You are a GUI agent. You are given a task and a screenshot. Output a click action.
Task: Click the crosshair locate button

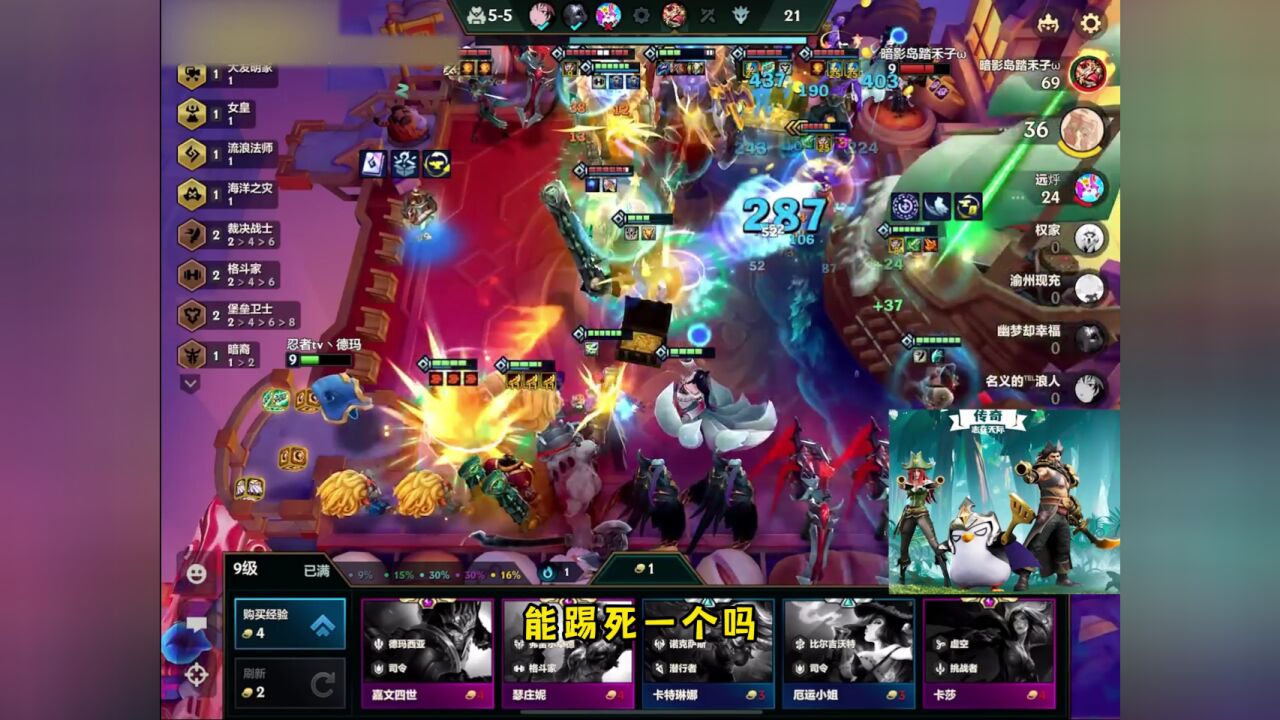point(197,675)
